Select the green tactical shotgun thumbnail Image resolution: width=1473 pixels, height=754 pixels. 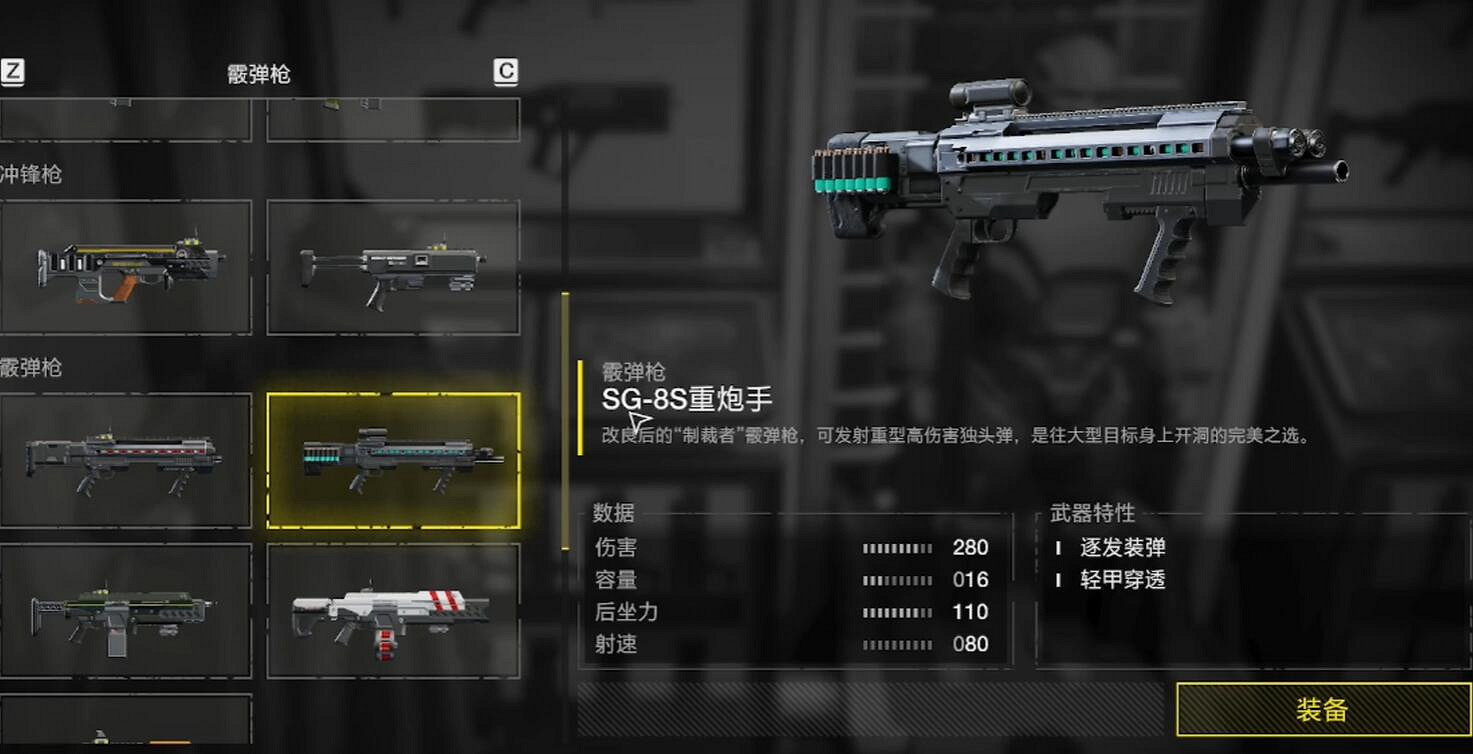click(x=126, y=612)
